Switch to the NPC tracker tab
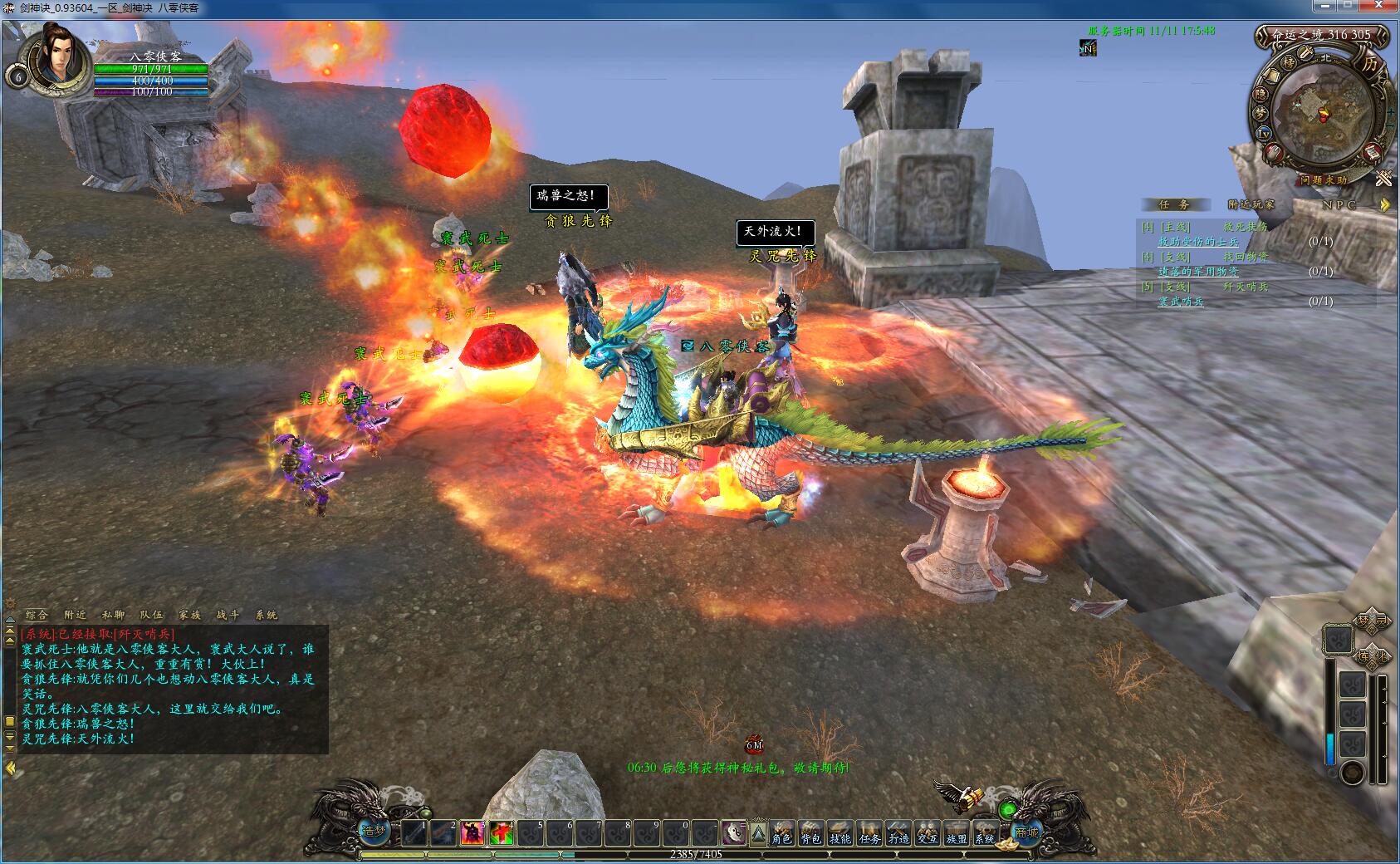1400x864 pixels. point(1339,204)
